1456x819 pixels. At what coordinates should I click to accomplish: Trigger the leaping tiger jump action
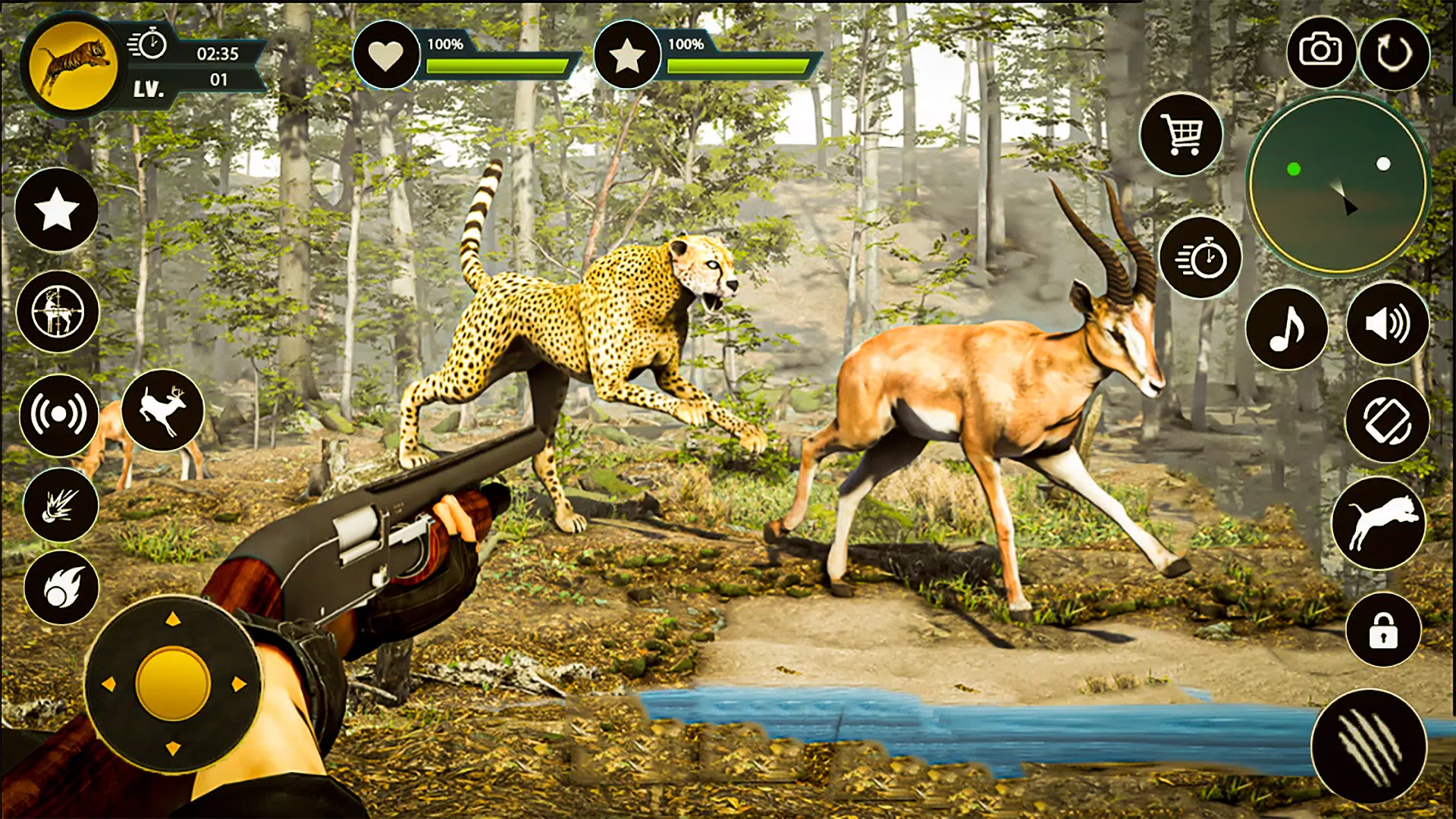click(x=1379, y=523)
